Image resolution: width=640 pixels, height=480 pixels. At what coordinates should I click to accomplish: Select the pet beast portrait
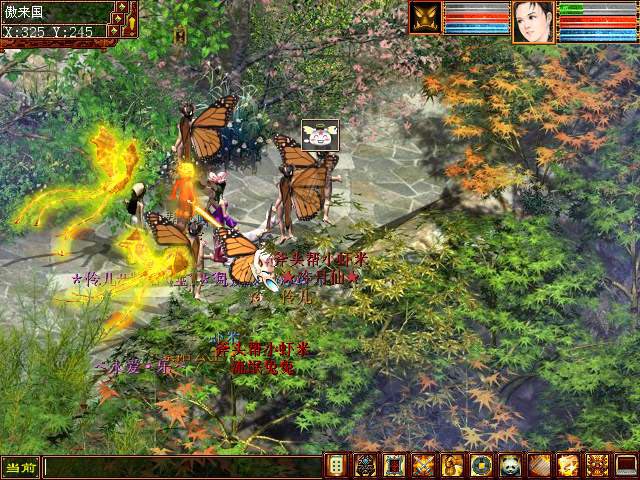click(425, 18)
